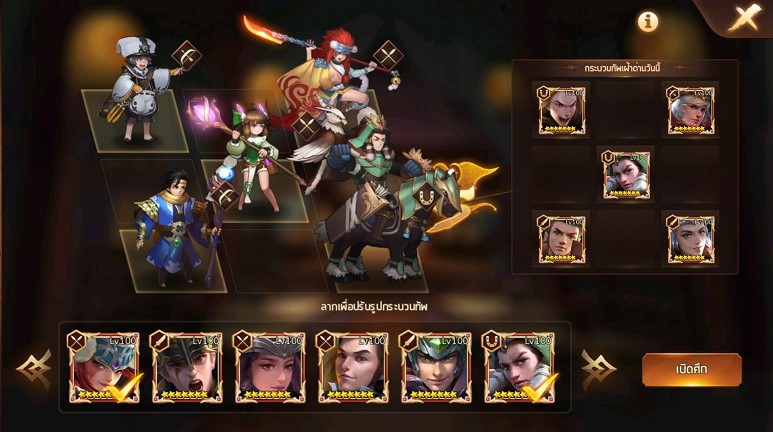Inspect the grey-haired enemy at the panel's bottom-right

point(691,238)
